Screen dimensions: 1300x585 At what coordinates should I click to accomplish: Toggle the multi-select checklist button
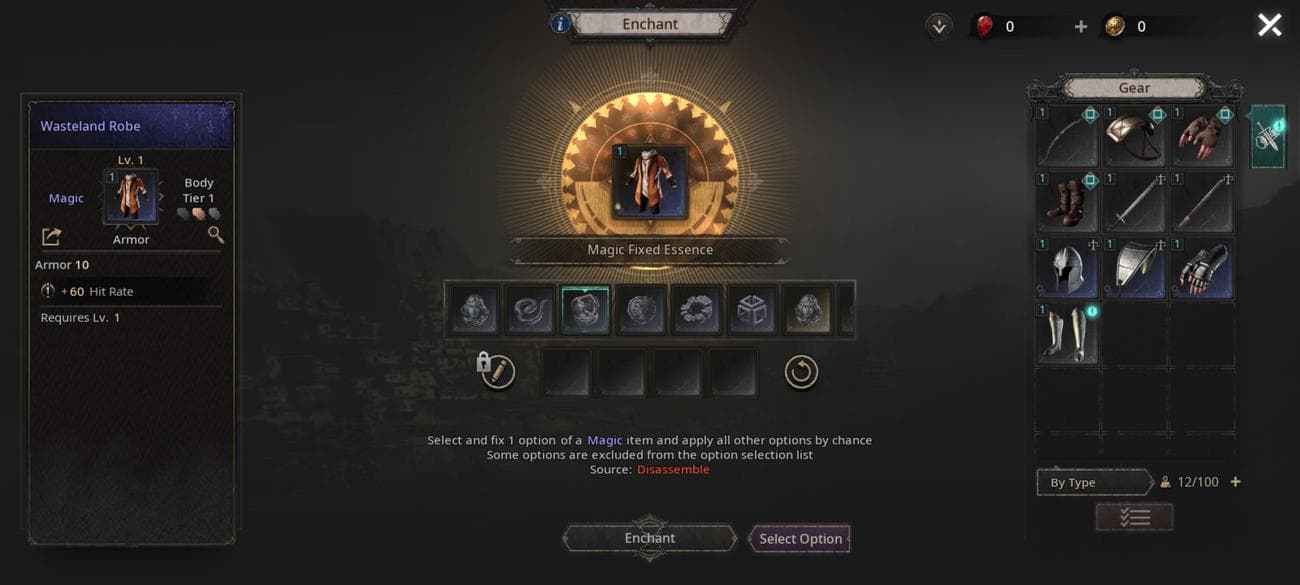click(1134, 517)
